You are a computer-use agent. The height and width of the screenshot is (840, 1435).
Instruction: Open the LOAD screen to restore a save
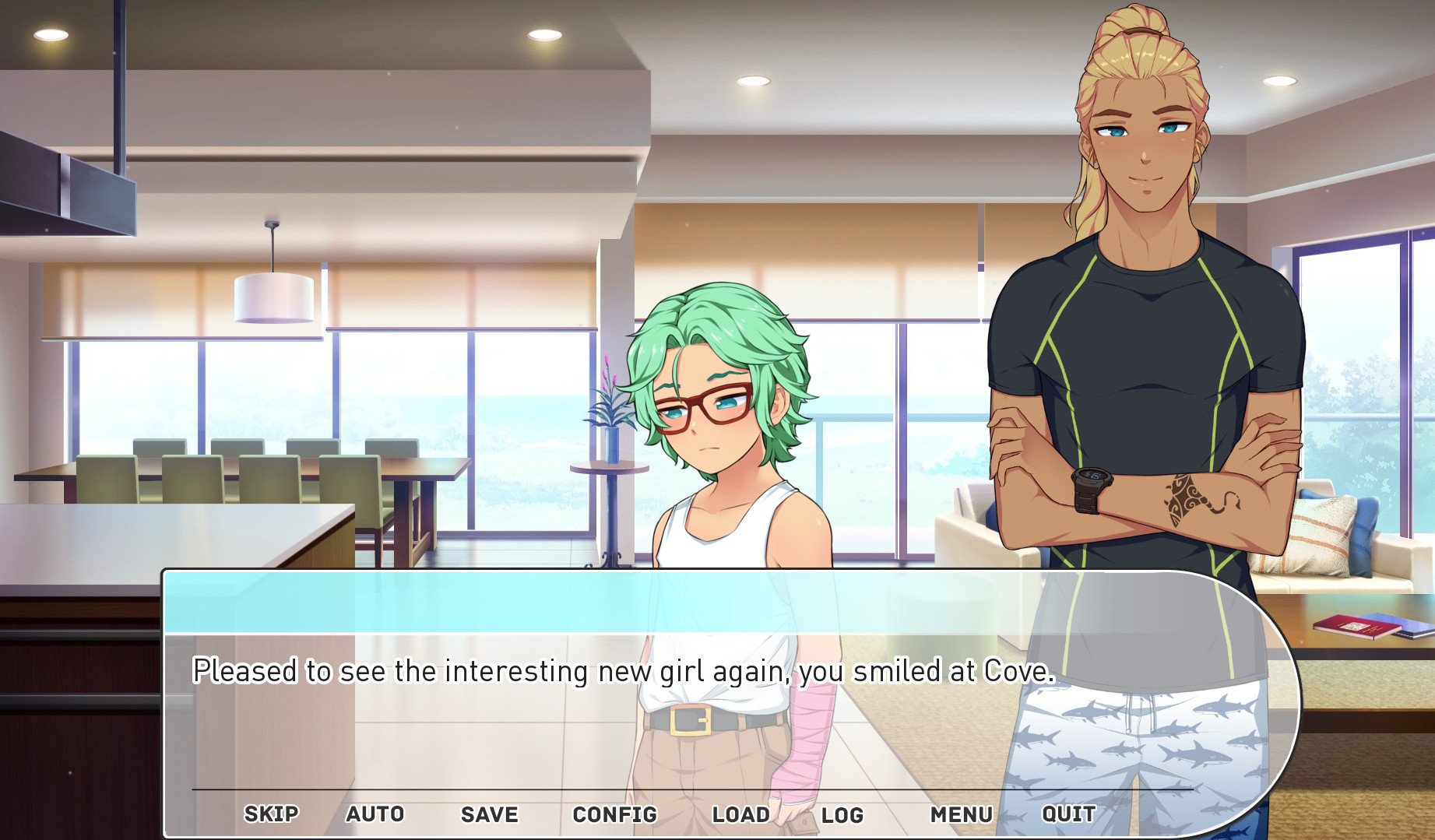pyautogui.click(x=740, y=814)
